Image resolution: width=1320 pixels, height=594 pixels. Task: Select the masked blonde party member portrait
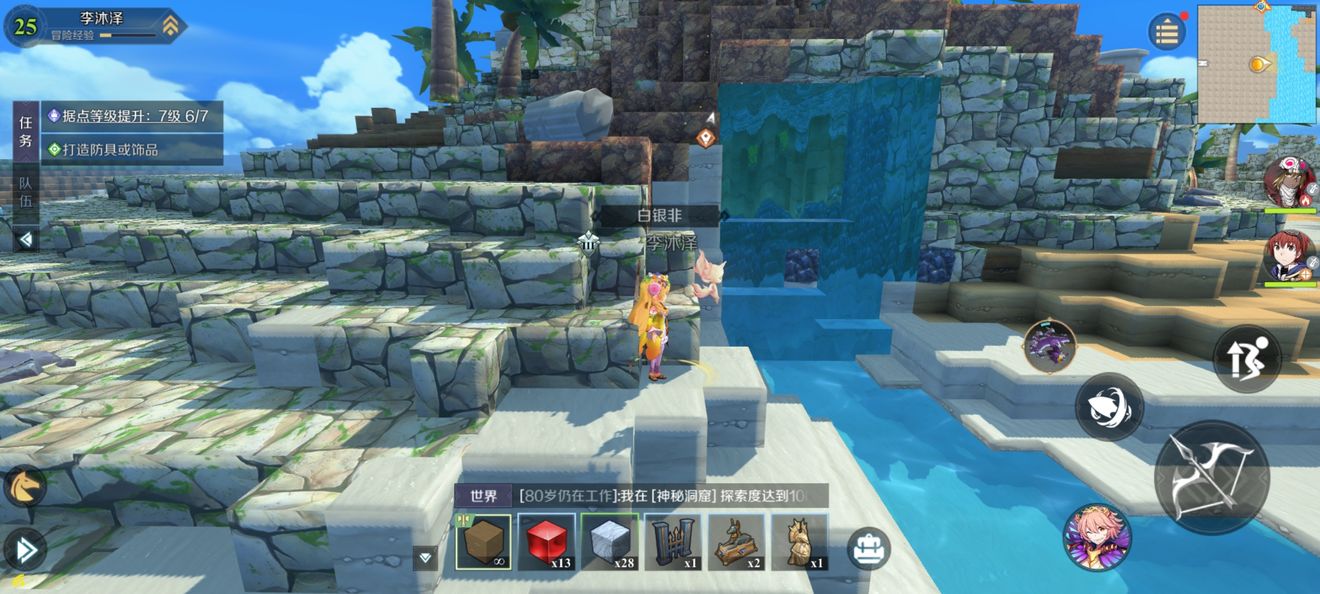point(1288,181)
